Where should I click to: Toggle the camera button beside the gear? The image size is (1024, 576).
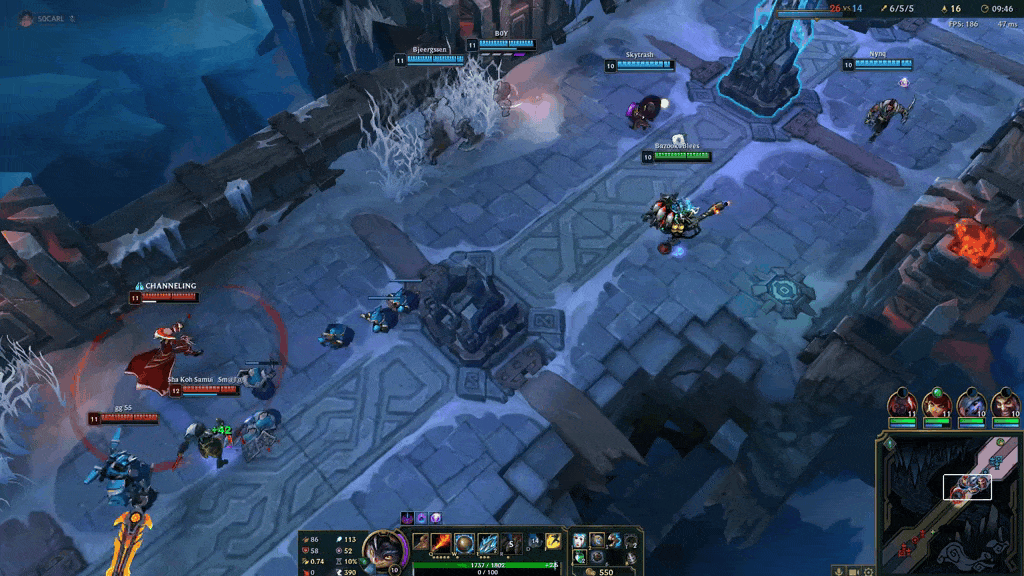point(855,571)
